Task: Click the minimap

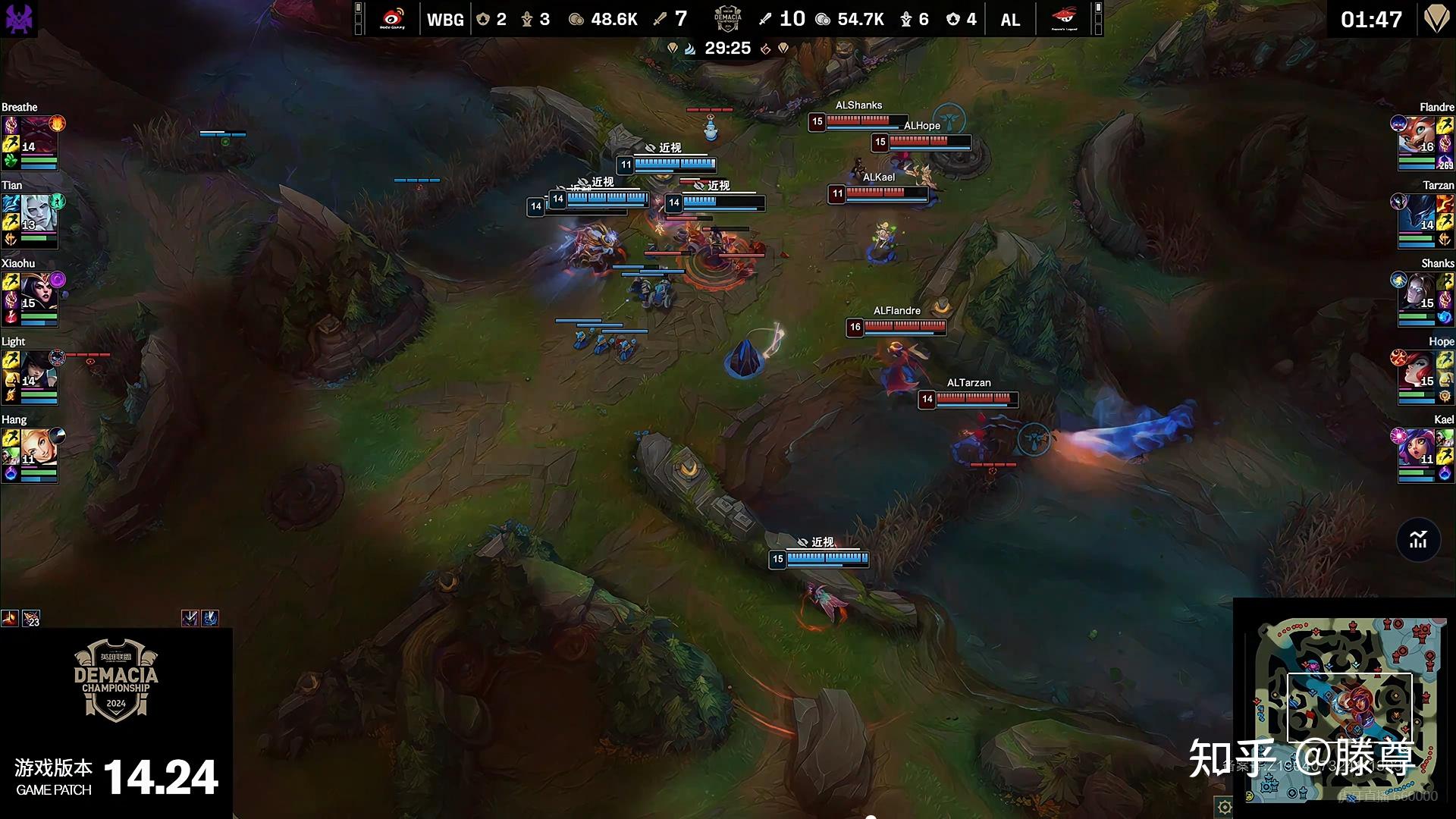Action: point(1345,709)
